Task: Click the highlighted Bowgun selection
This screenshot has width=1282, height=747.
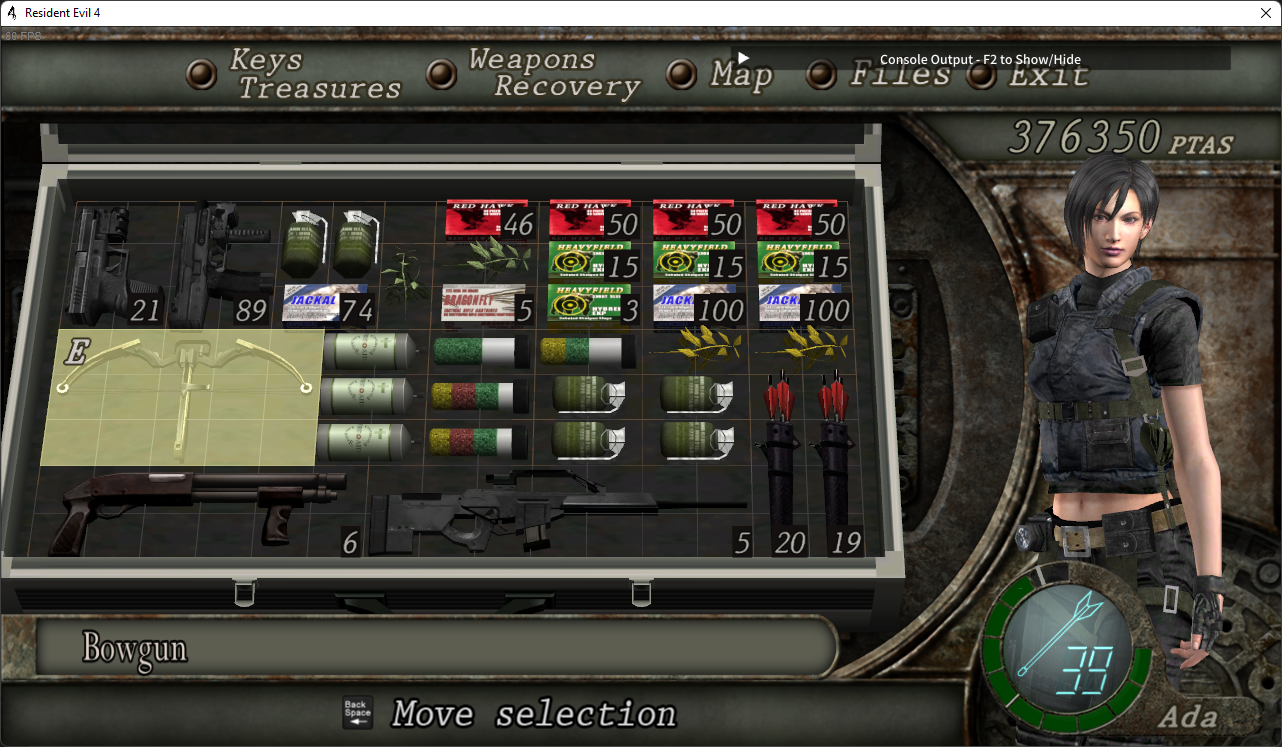Action: pos(180,395)
